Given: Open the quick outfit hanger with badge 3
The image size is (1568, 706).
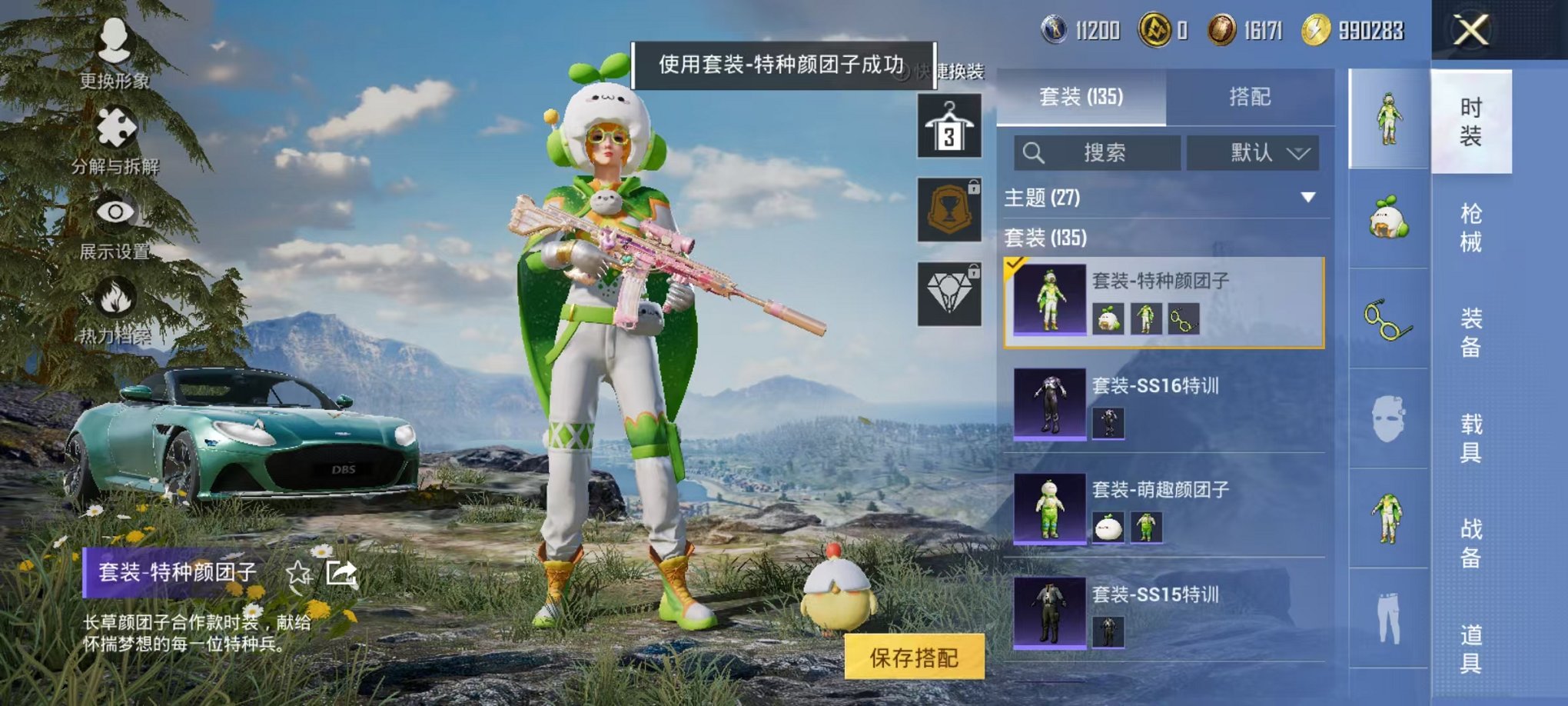Looking at the screenshot, I should tap(948, 123).
